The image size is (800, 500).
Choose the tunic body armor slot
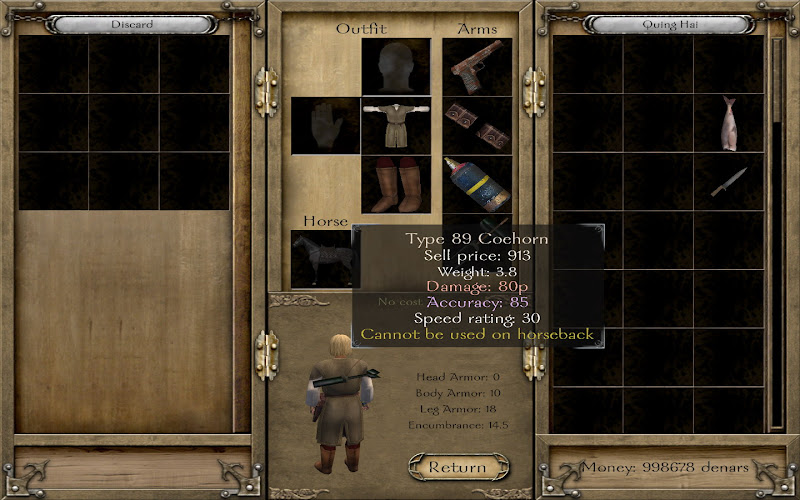[x=396, y=126]
